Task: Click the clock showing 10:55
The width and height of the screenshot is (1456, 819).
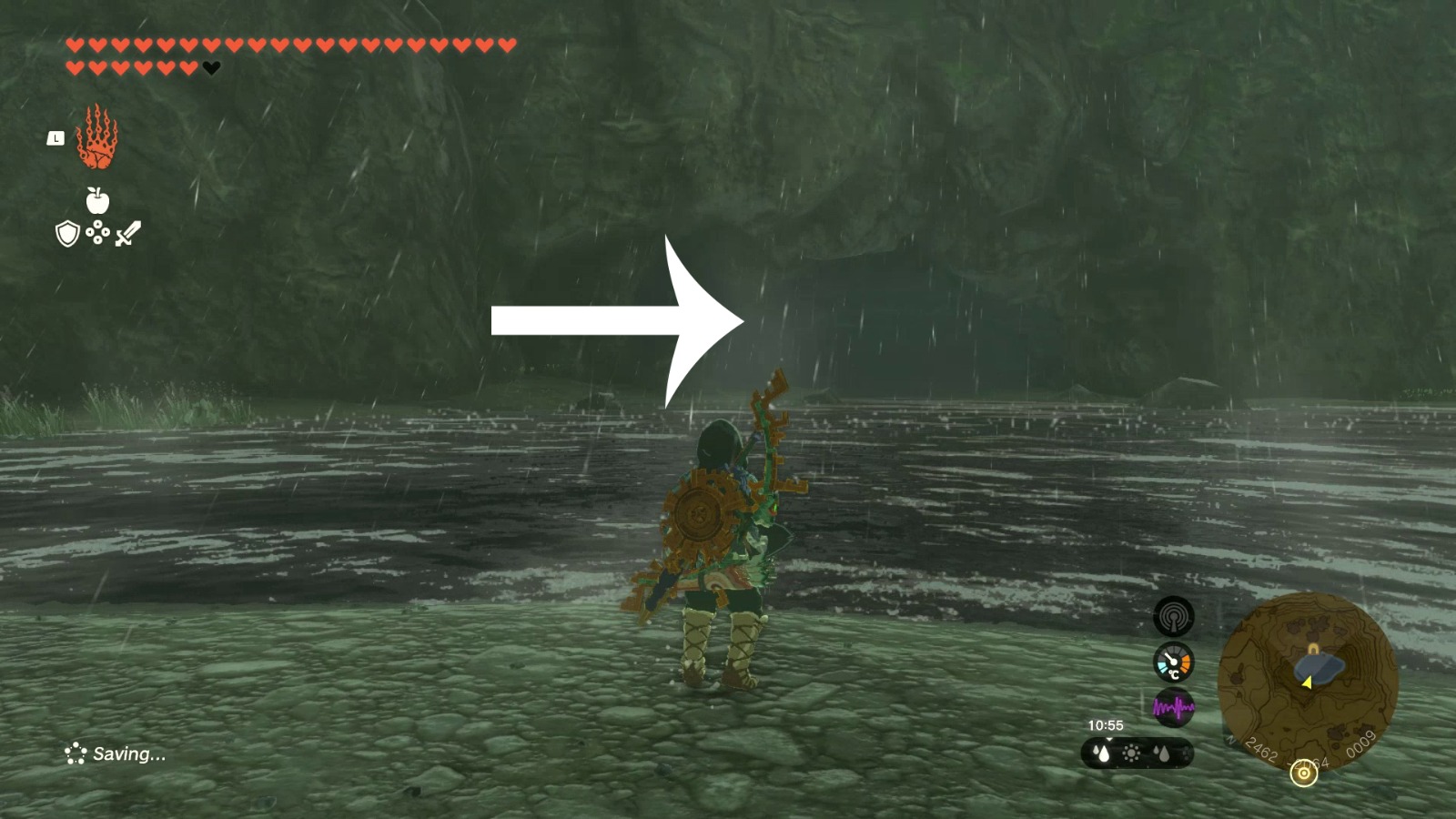Action: 1106,724
